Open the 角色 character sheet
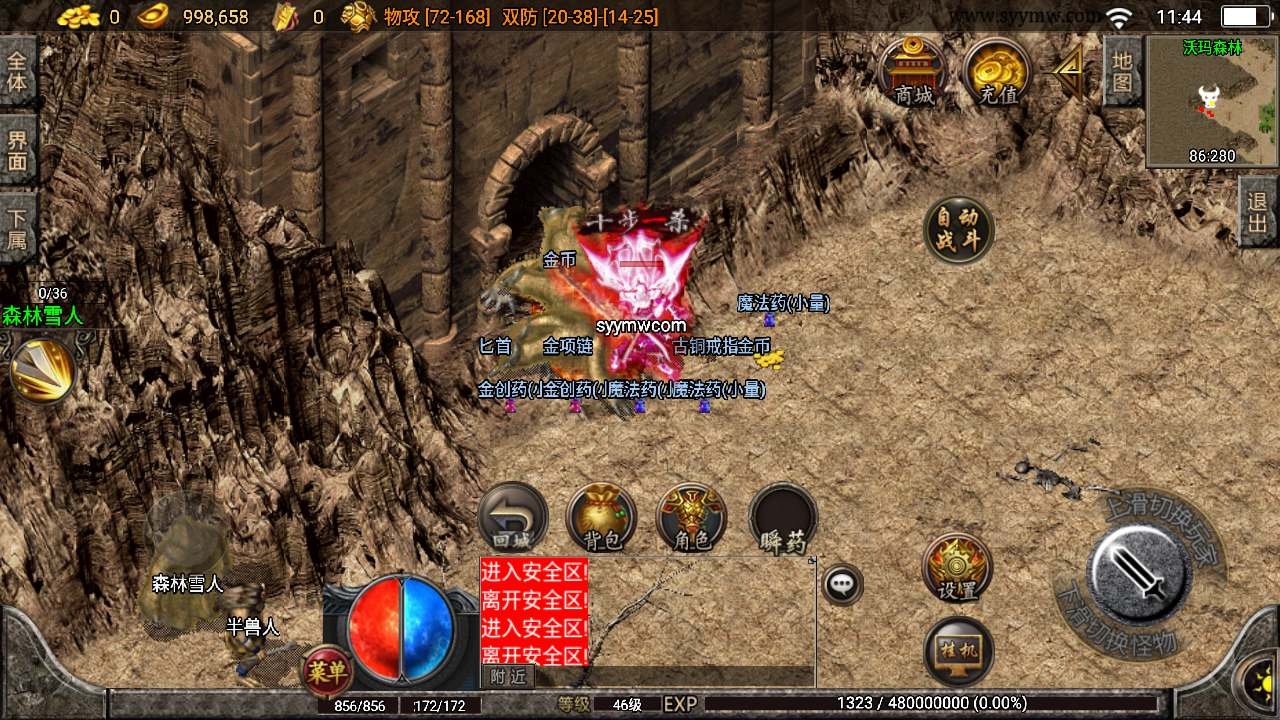Image resolution: width=1280 pixels, height=720 pixels. tap(691, 518)
